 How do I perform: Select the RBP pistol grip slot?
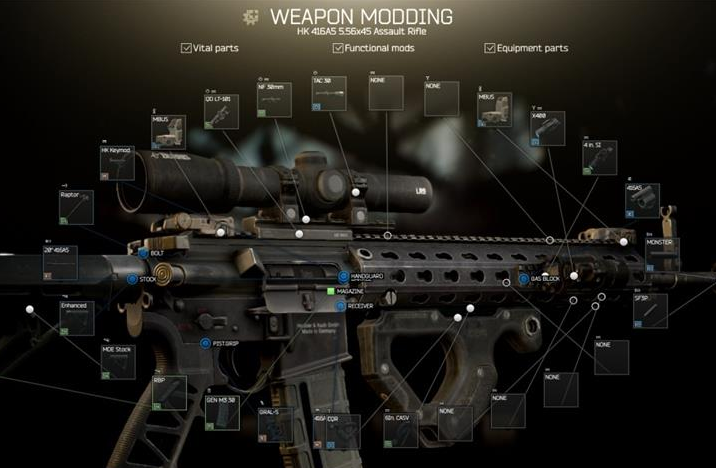[169, 391]
